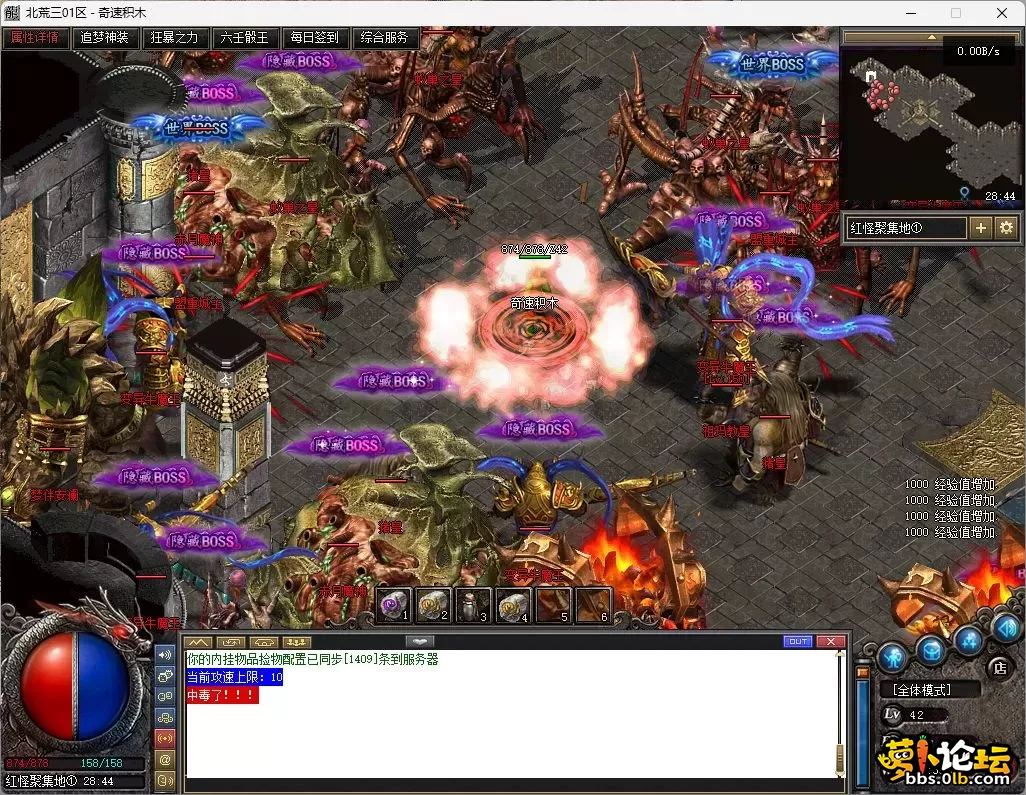The width and height of the screenshot is (1026, 795).
Task: Collapse the minimap with the top arrow bar
Action: point(932,37)
